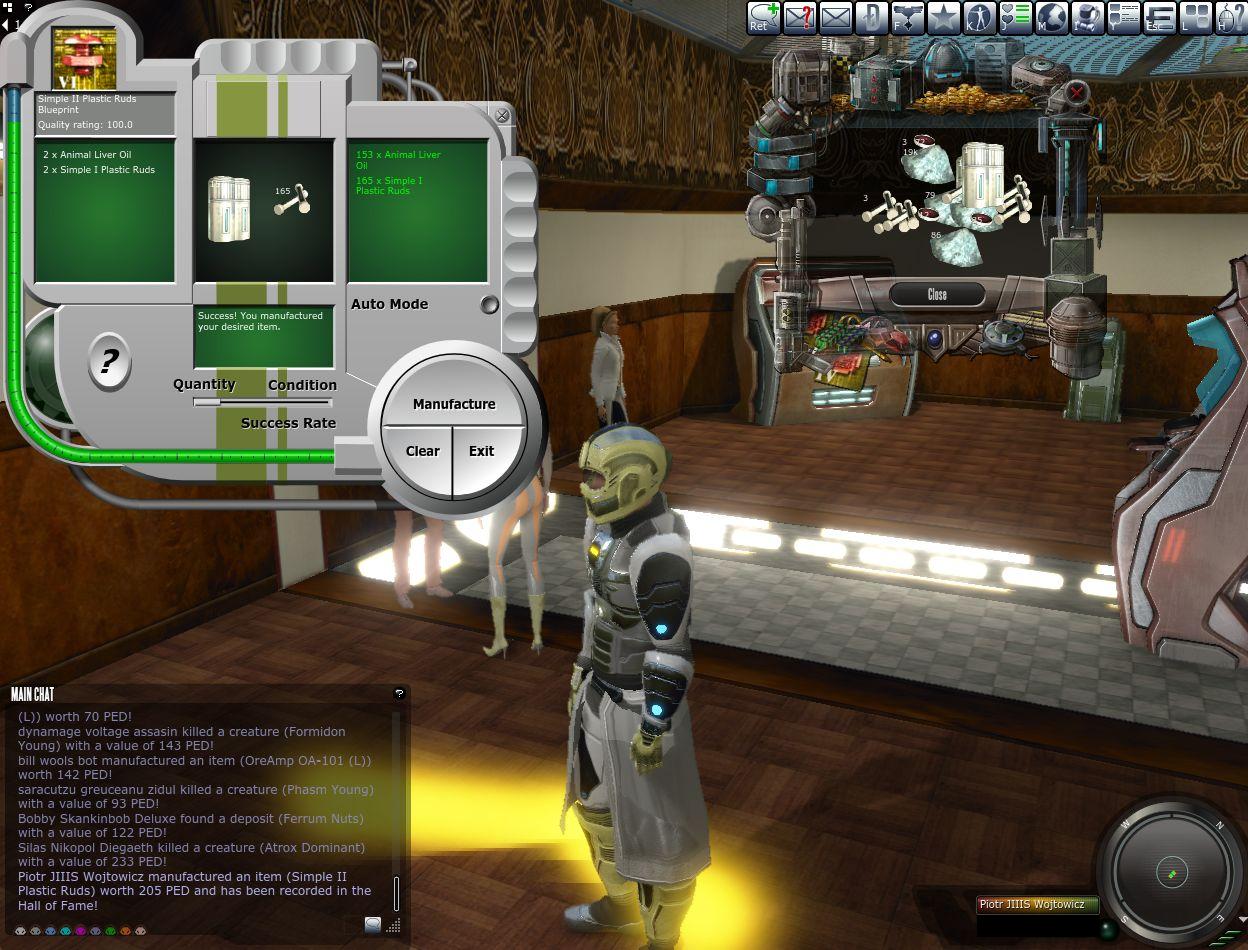Select the Simple II Plastic Ruds blueprint icon
Image resolution: width=1248 pixels, height=950 pixels.
84,58
